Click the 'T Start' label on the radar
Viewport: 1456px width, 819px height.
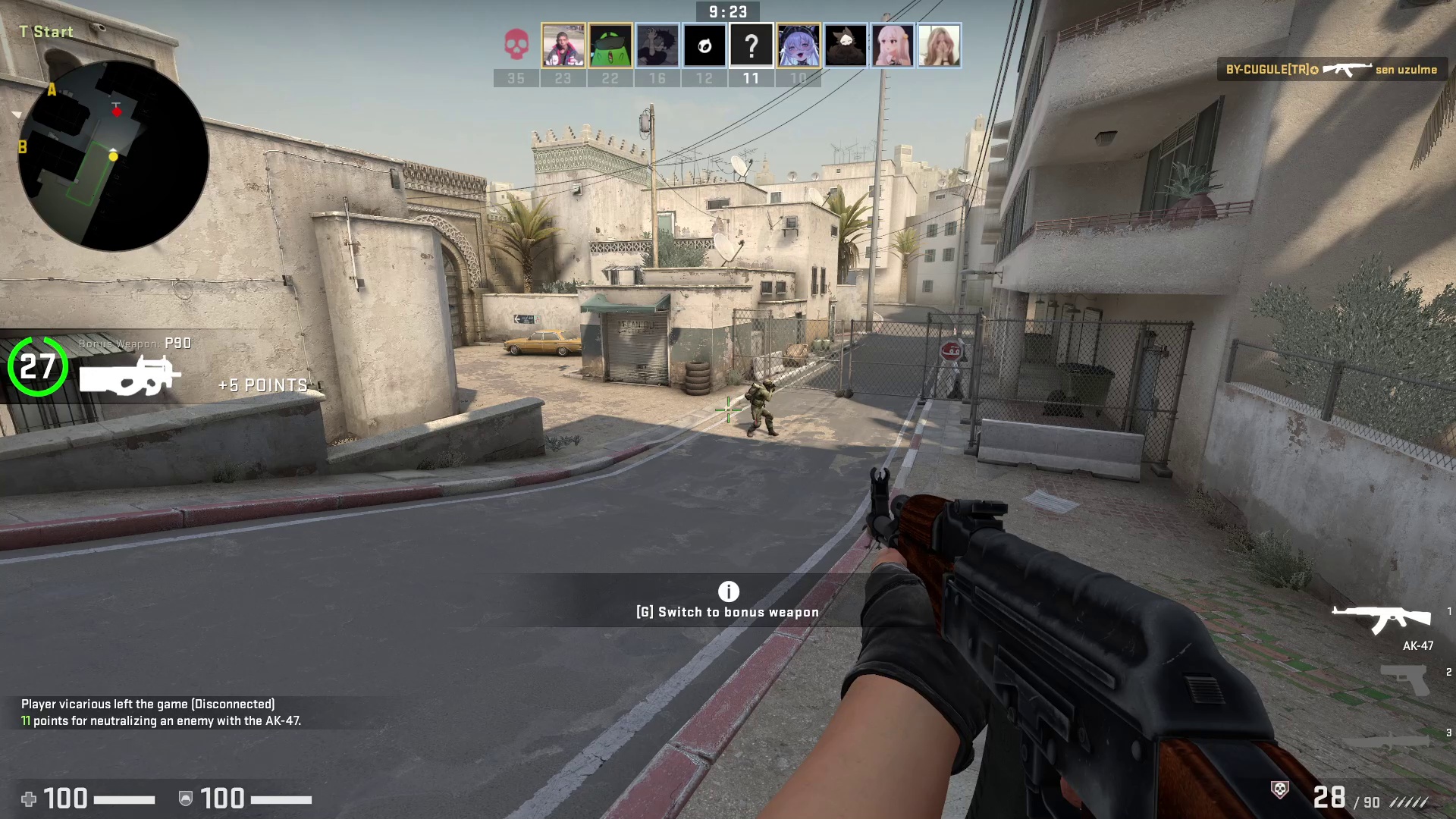click(x=45, y=32)
